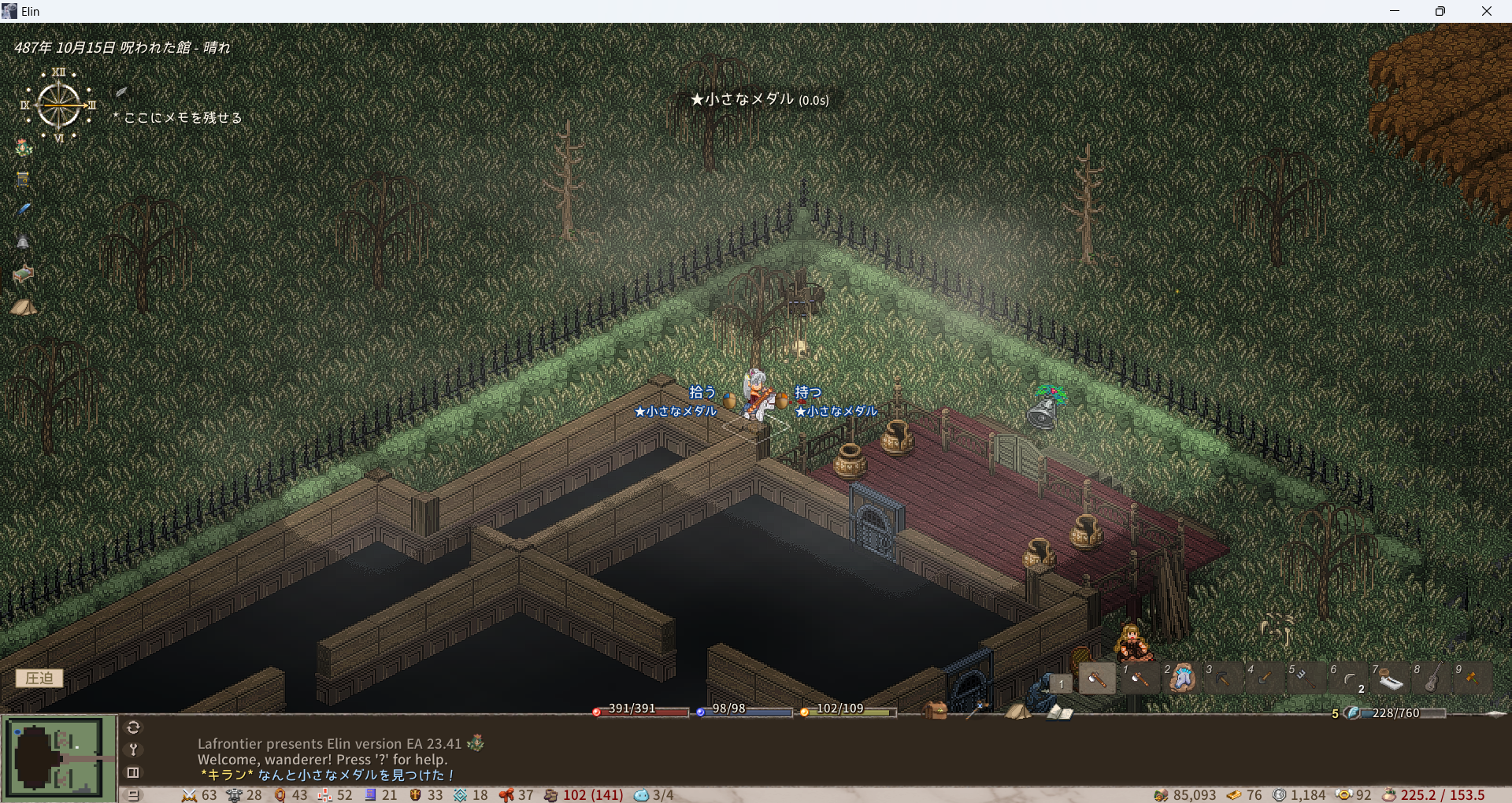Screen dimensions: 1512x803
Task: Select the axe in hotbar slot 1
Action: [x=1139, y=678]
